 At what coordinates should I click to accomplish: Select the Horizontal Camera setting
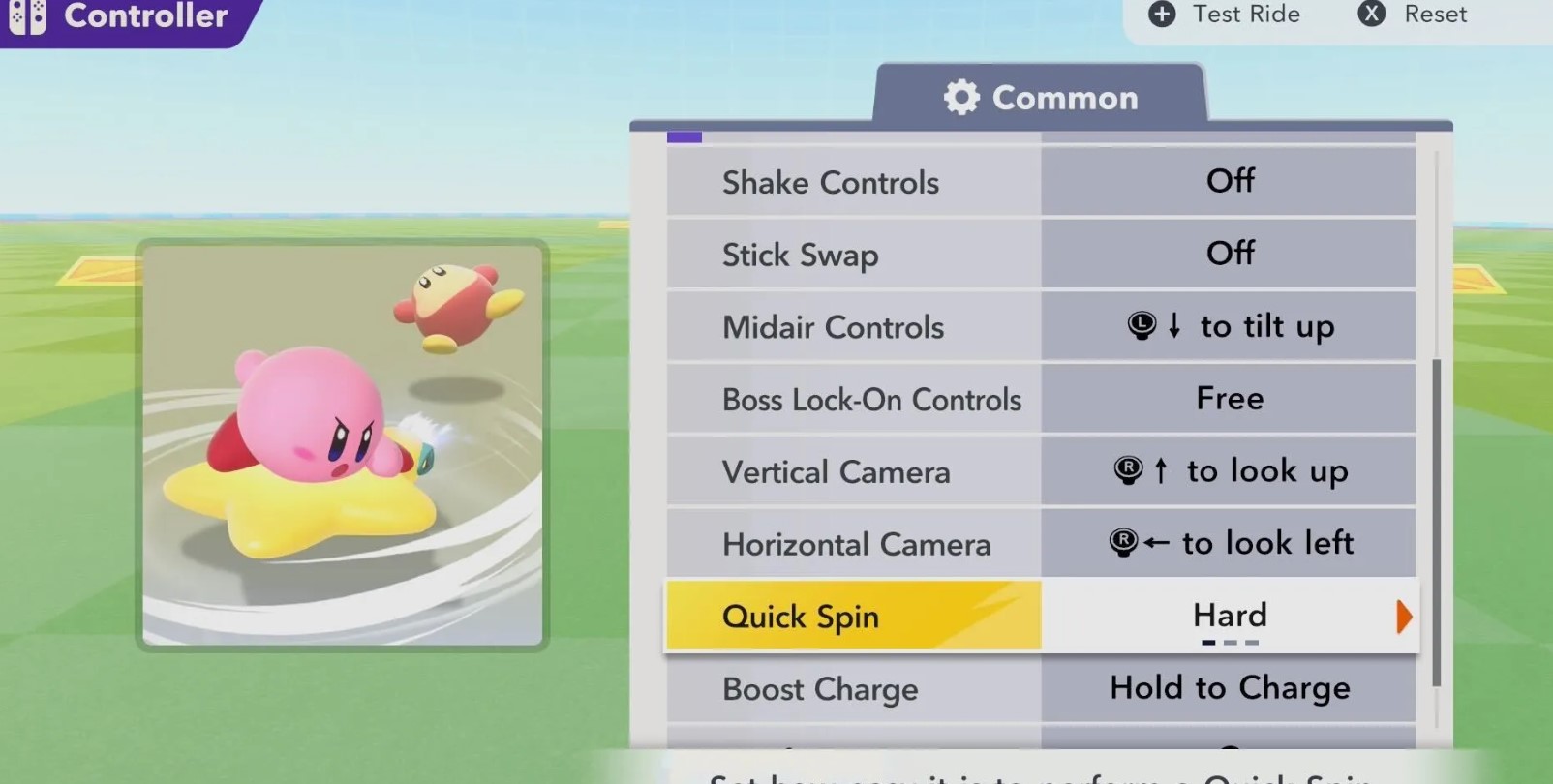click(x=853, y=544)
